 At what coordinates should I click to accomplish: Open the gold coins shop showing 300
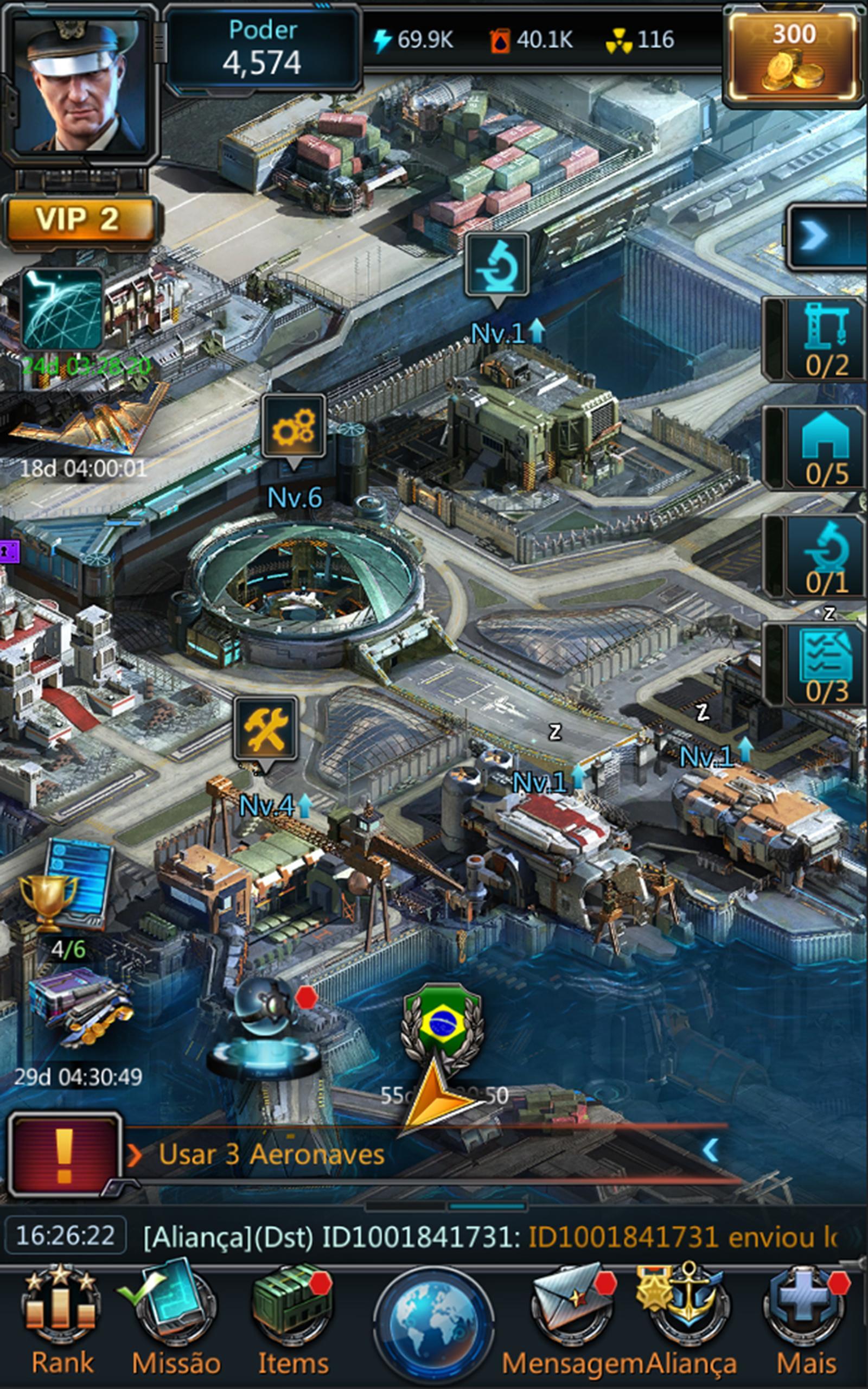click(792, 54)
